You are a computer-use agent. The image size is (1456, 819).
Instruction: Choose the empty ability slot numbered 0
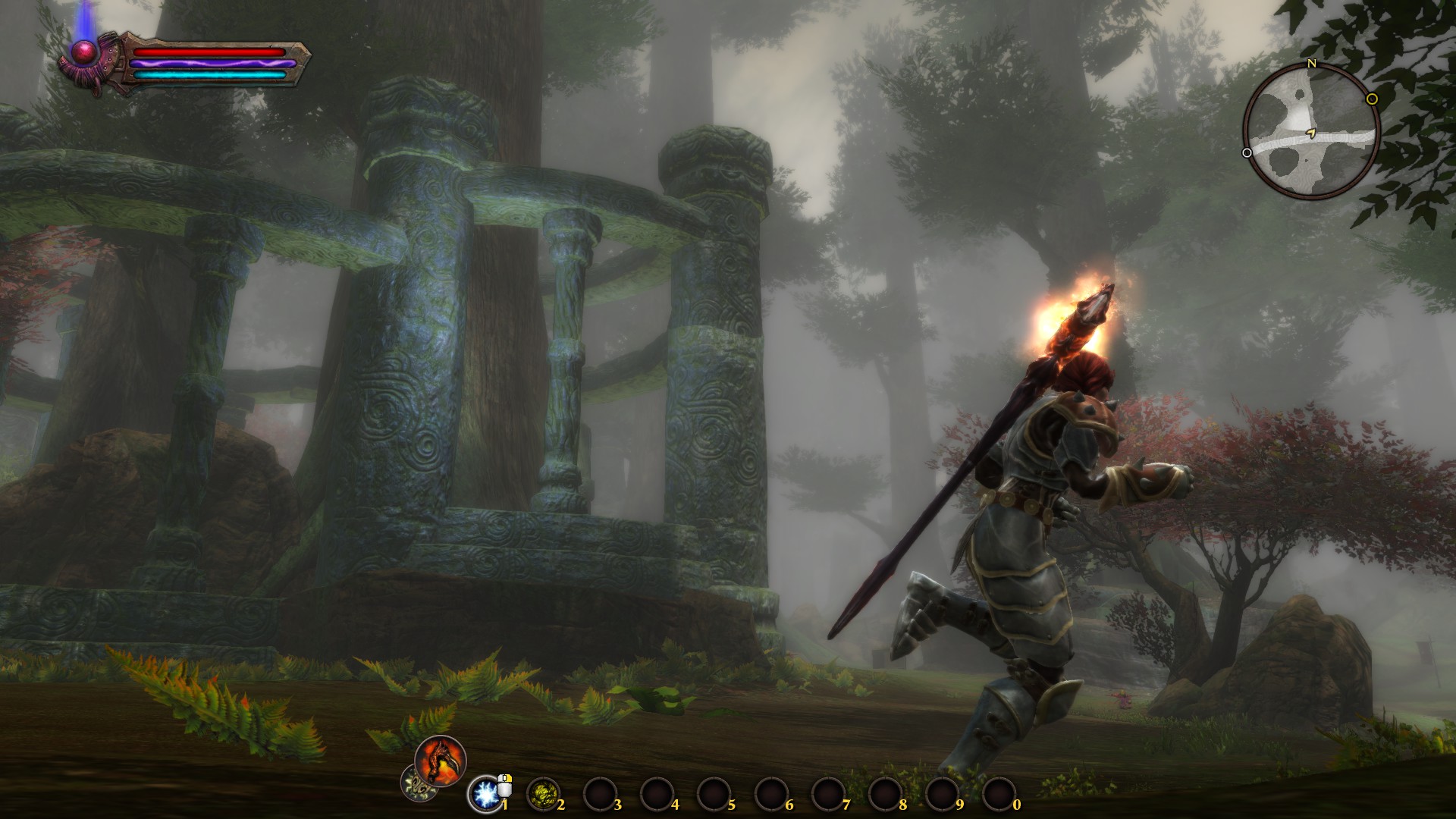(999, 795)
